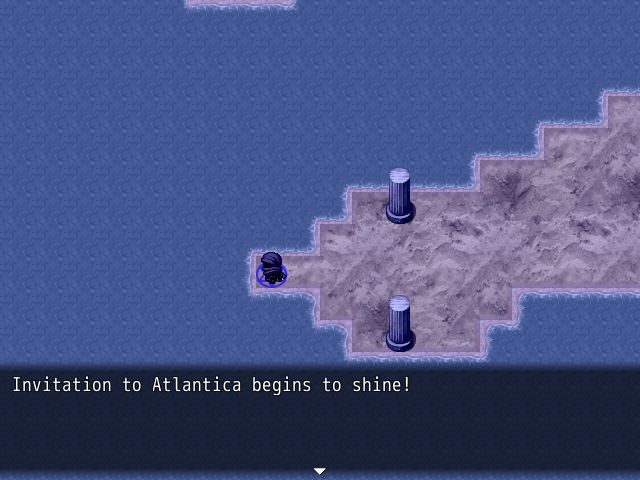Advance the Invitation to Atlantica message box
The width and height of the screenshot is (640, 480).
click(320, 420)
